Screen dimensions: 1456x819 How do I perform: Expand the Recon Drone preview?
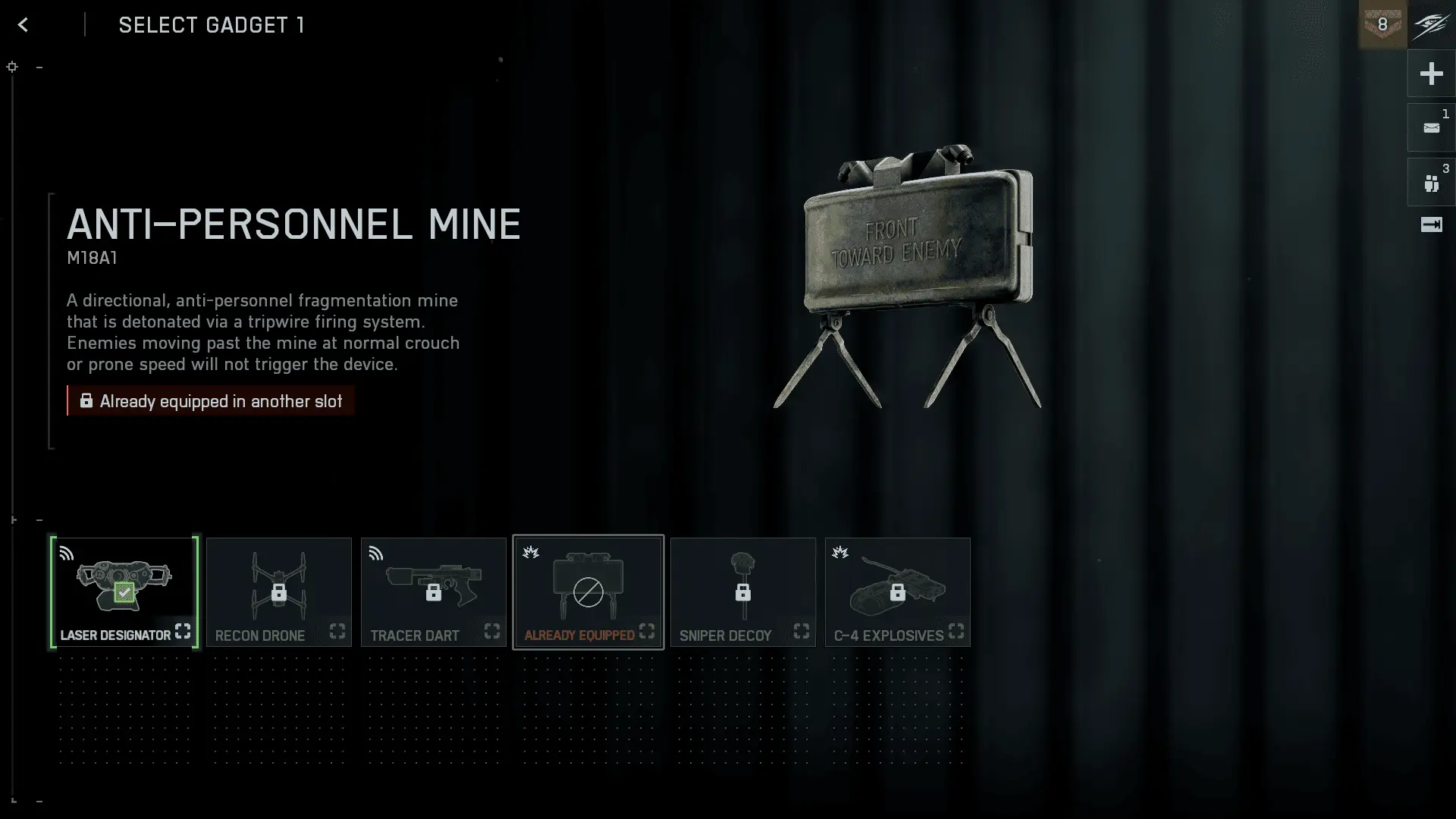click(337, 631)
